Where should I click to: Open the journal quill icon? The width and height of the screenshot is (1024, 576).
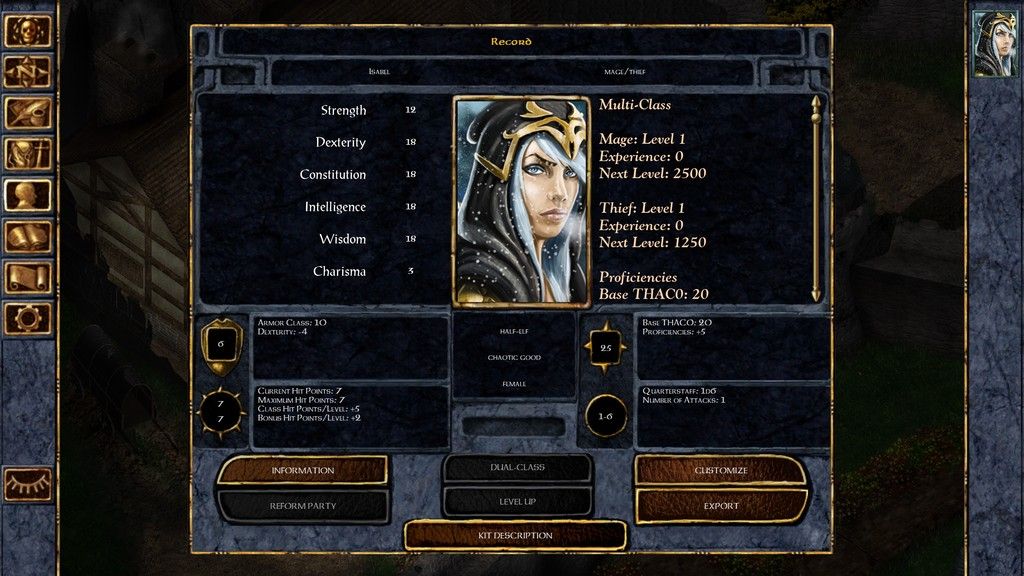pos(27,112)
